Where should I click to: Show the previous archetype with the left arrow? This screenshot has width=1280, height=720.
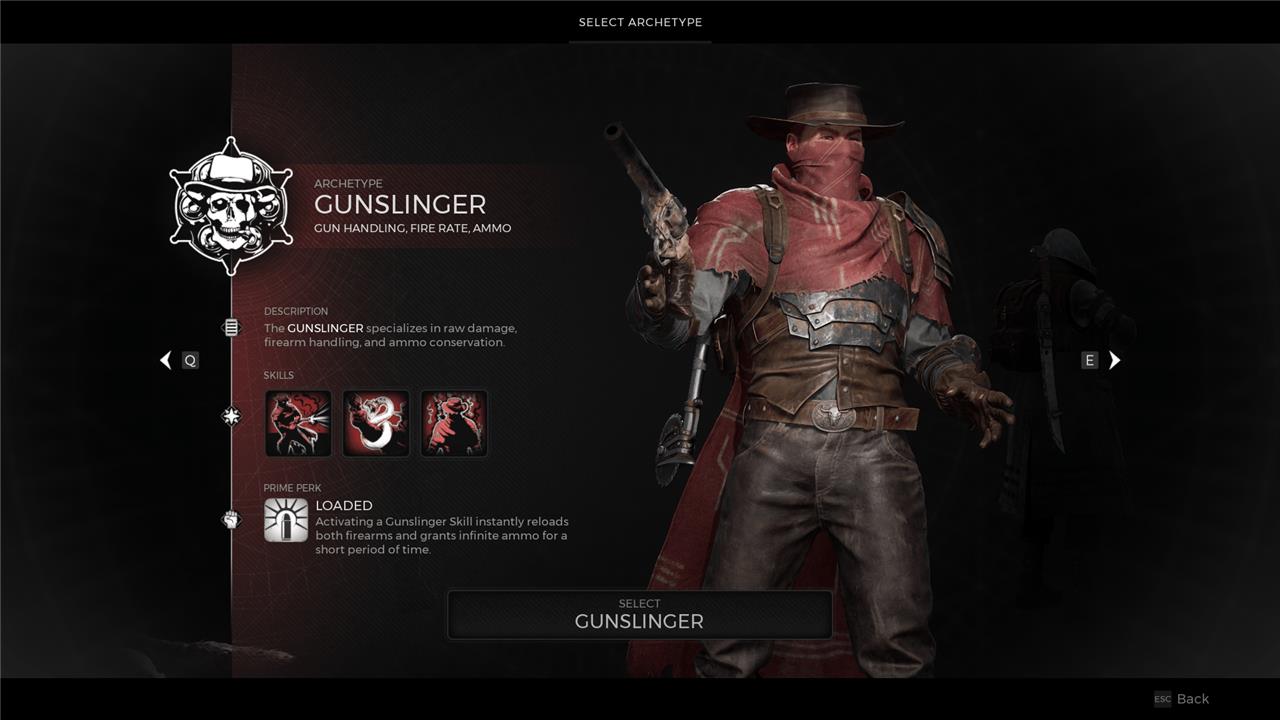point(166,360)
